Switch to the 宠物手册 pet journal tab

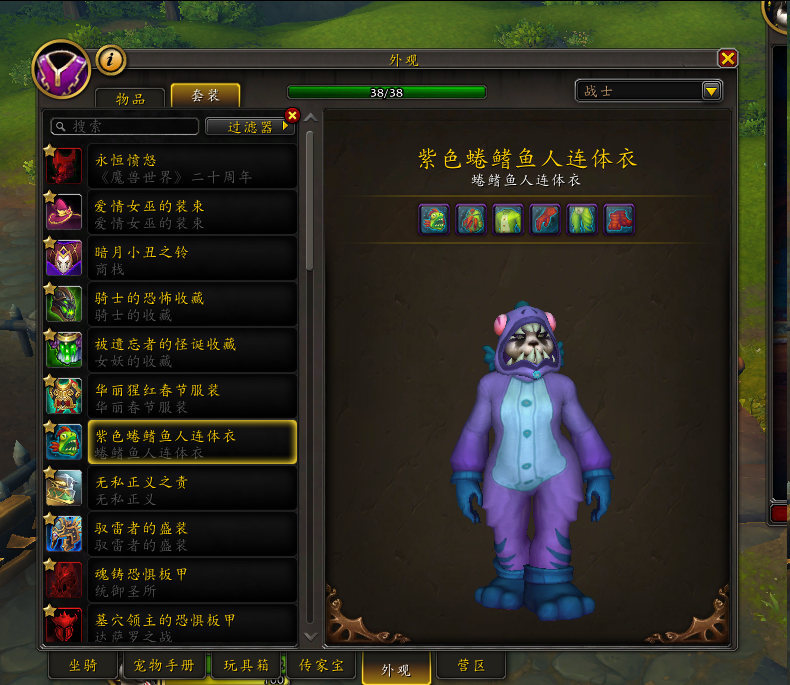(165, 665)
